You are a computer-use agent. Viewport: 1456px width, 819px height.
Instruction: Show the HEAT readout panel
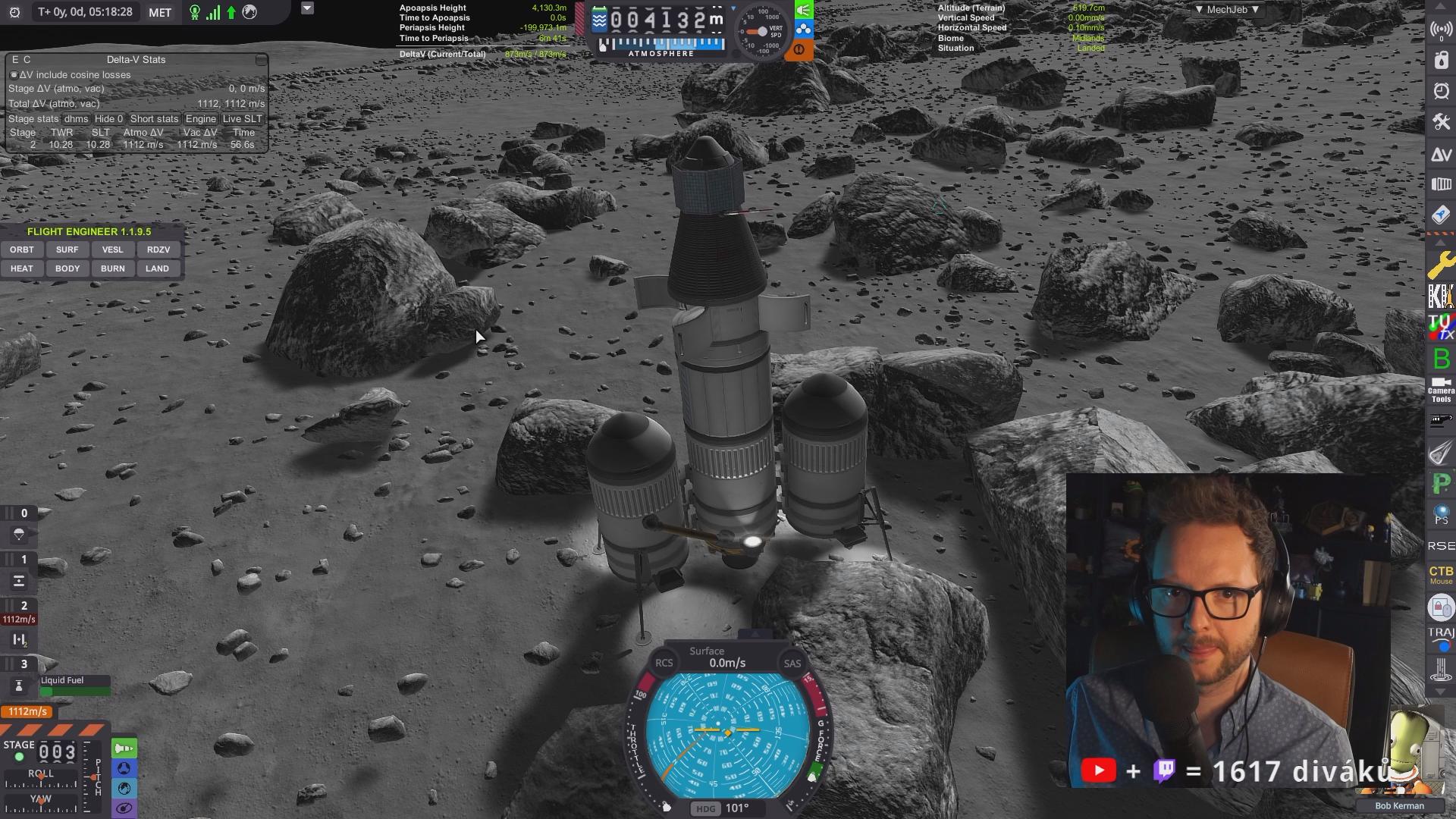pyautogui.click(x=21, y=268)
